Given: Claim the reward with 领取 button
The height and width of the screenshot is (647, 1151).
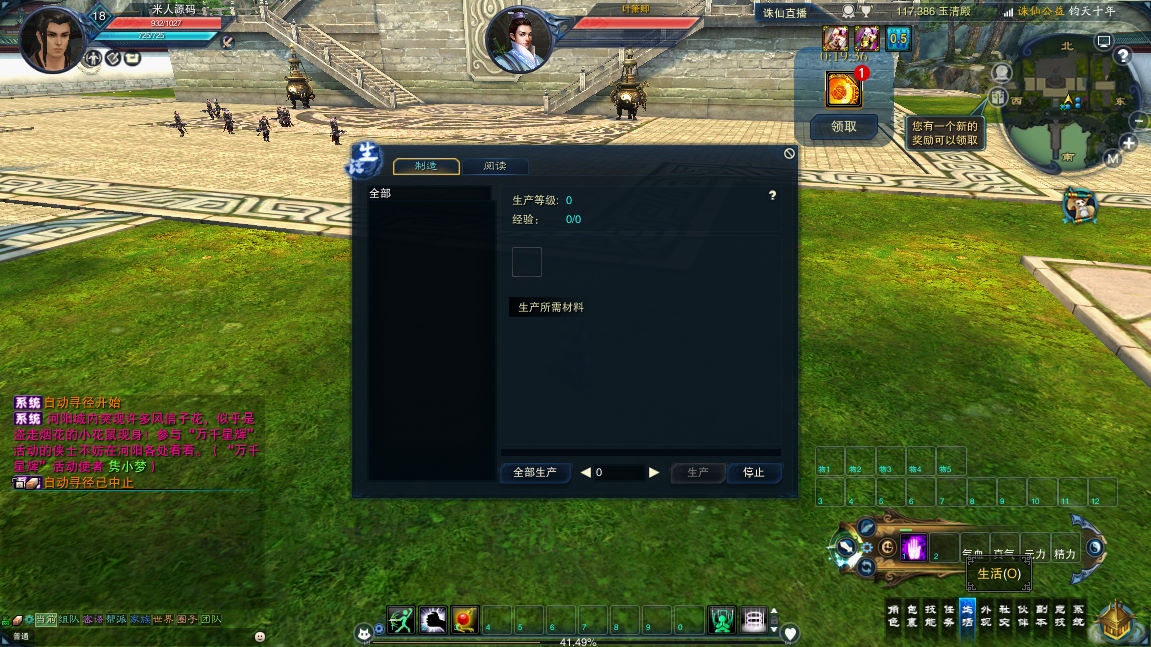Looking at the screenshot, I should (x=844, y=127).
